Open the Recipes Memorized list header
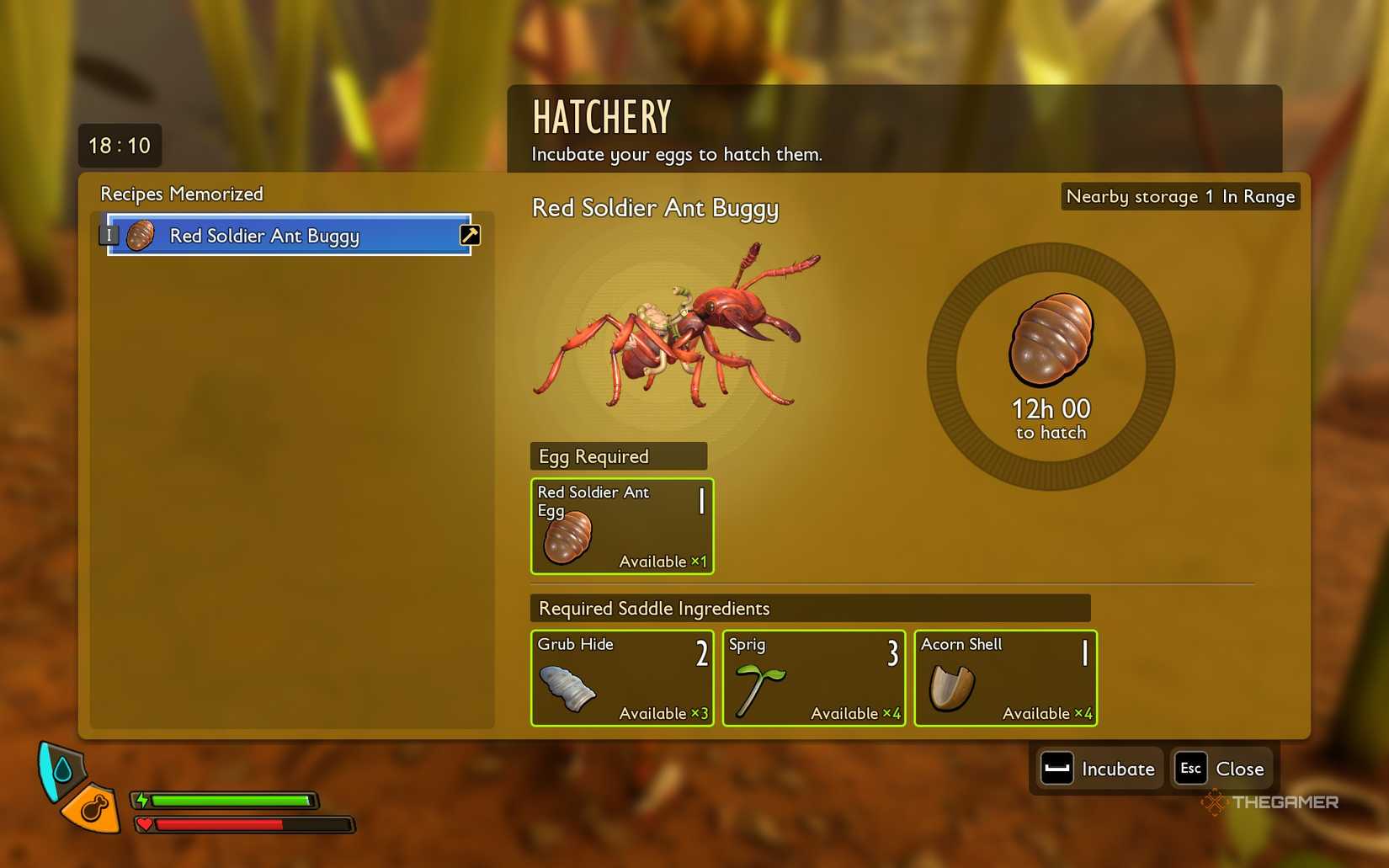The image size is (1389, 868). [181, 194]
